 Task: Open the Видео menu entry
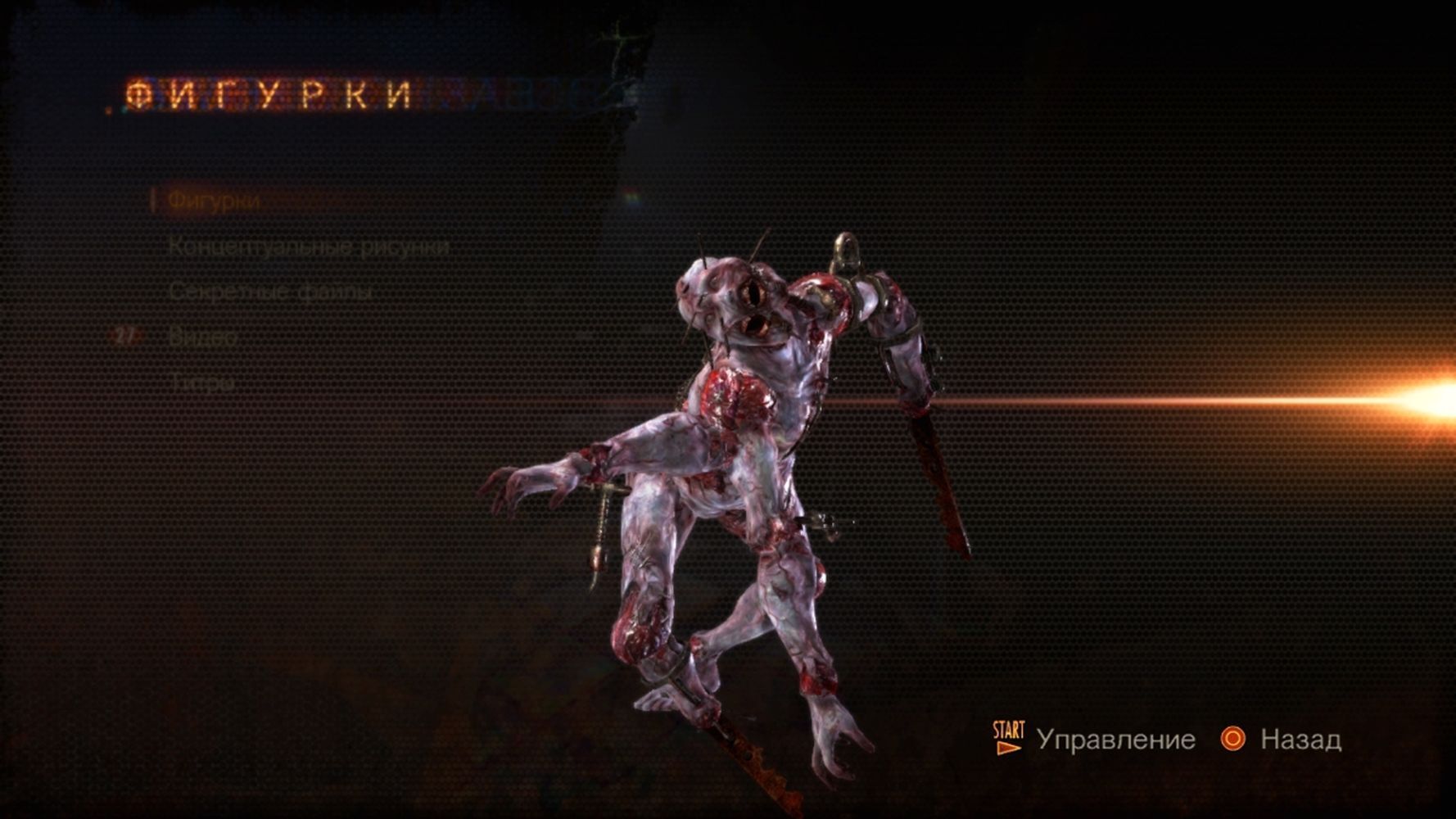coord(203,337)
